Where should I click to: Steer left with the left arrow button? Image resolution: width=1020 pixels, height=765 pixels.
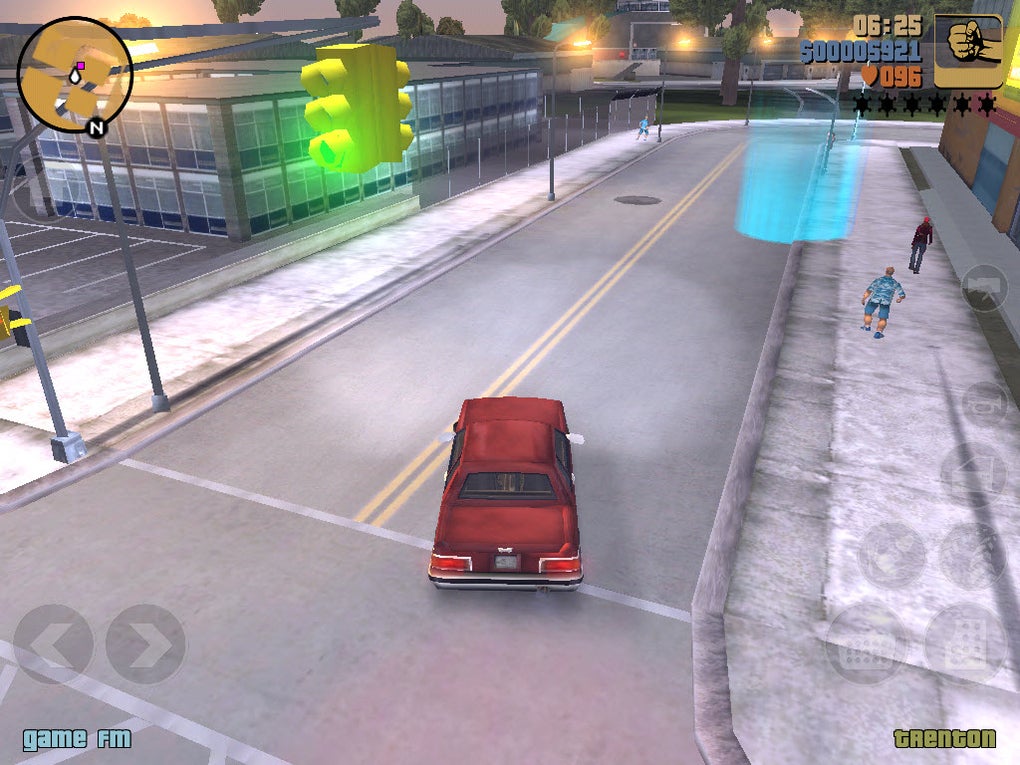click(x=52, y=644)
